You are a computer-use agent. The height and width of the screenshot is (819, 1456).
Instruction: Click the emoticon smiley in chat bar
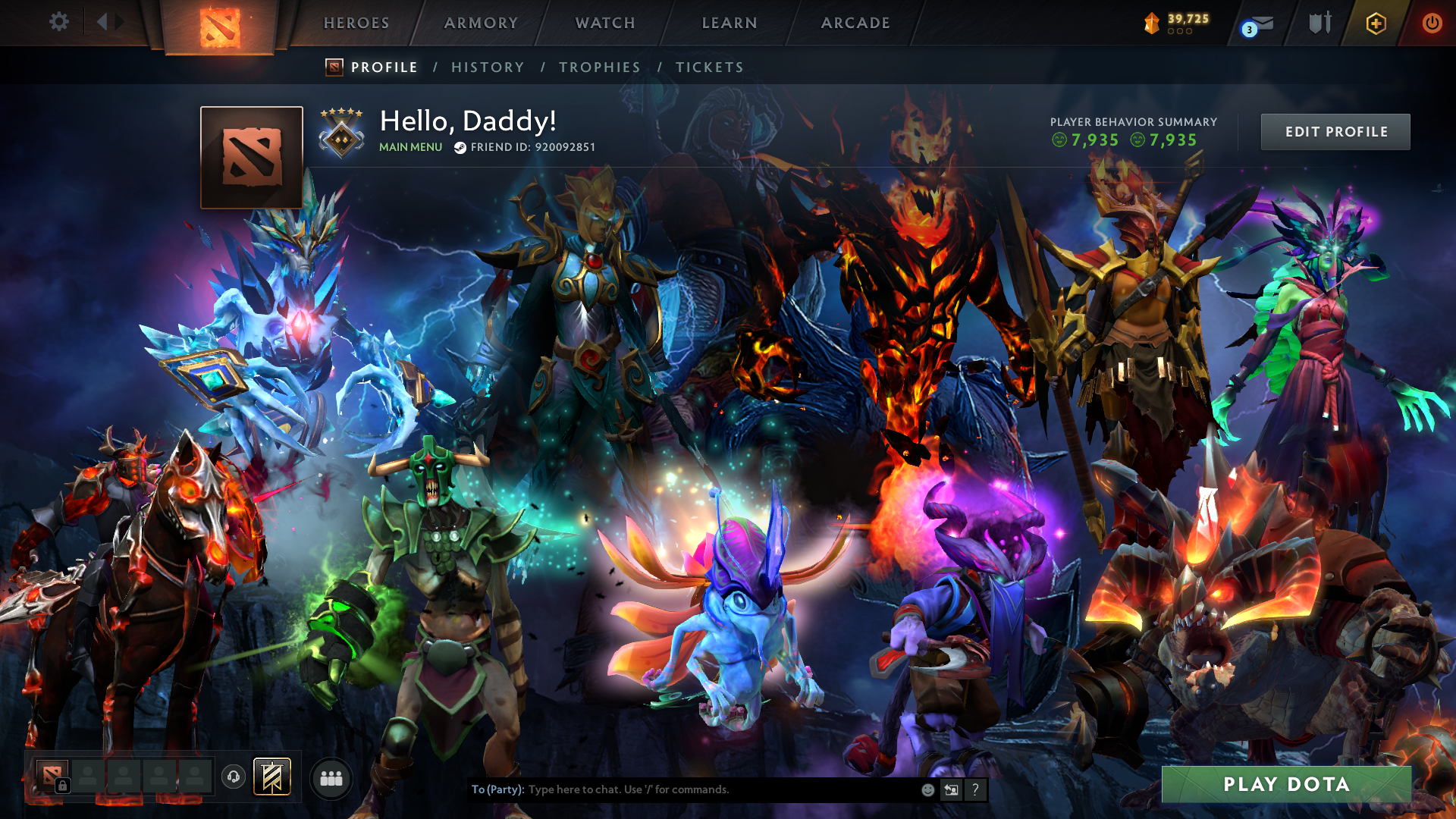[x=927, y=789]
